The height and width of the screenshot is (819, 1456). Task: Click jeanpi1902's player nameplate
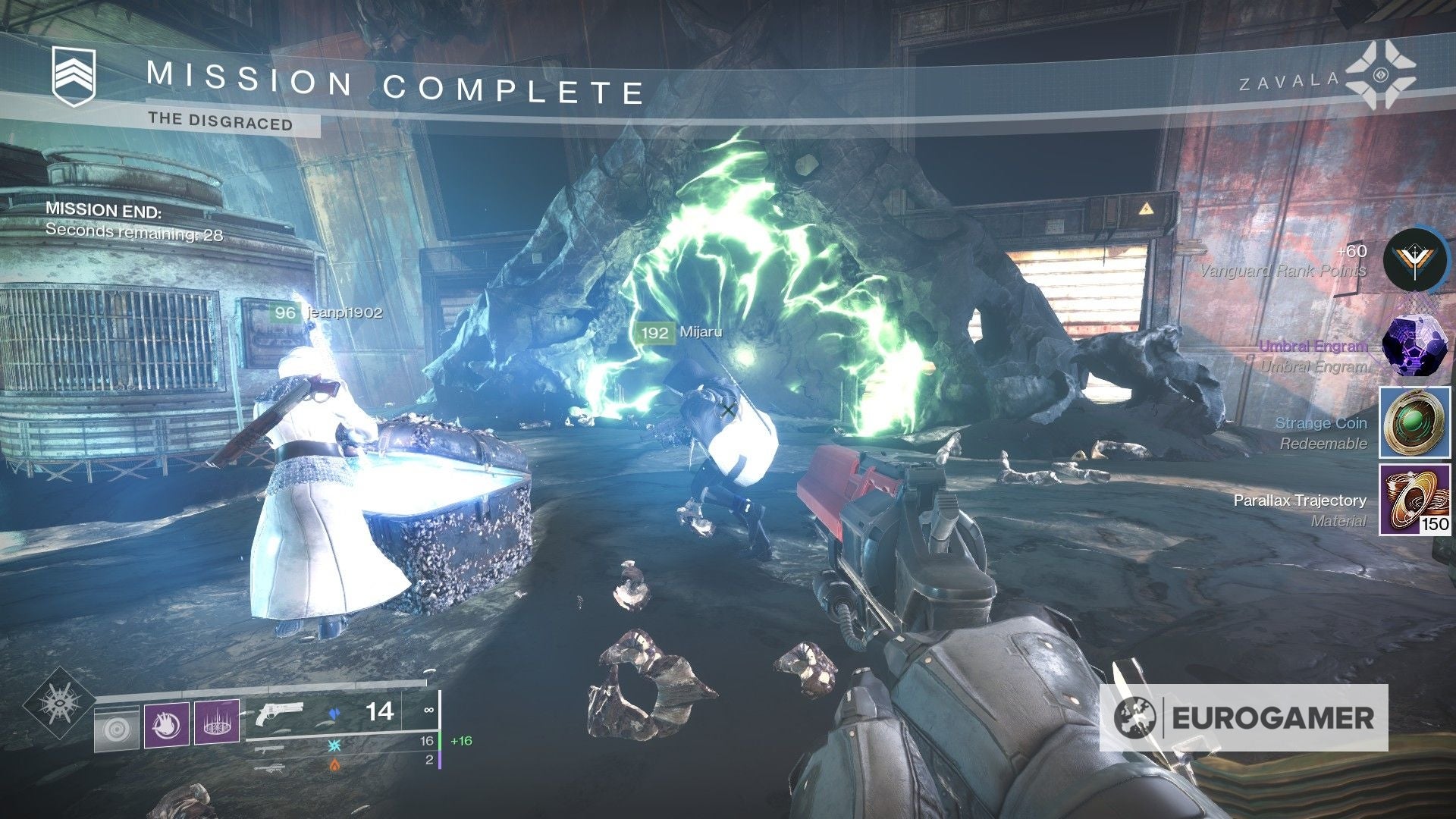[325, 311]
